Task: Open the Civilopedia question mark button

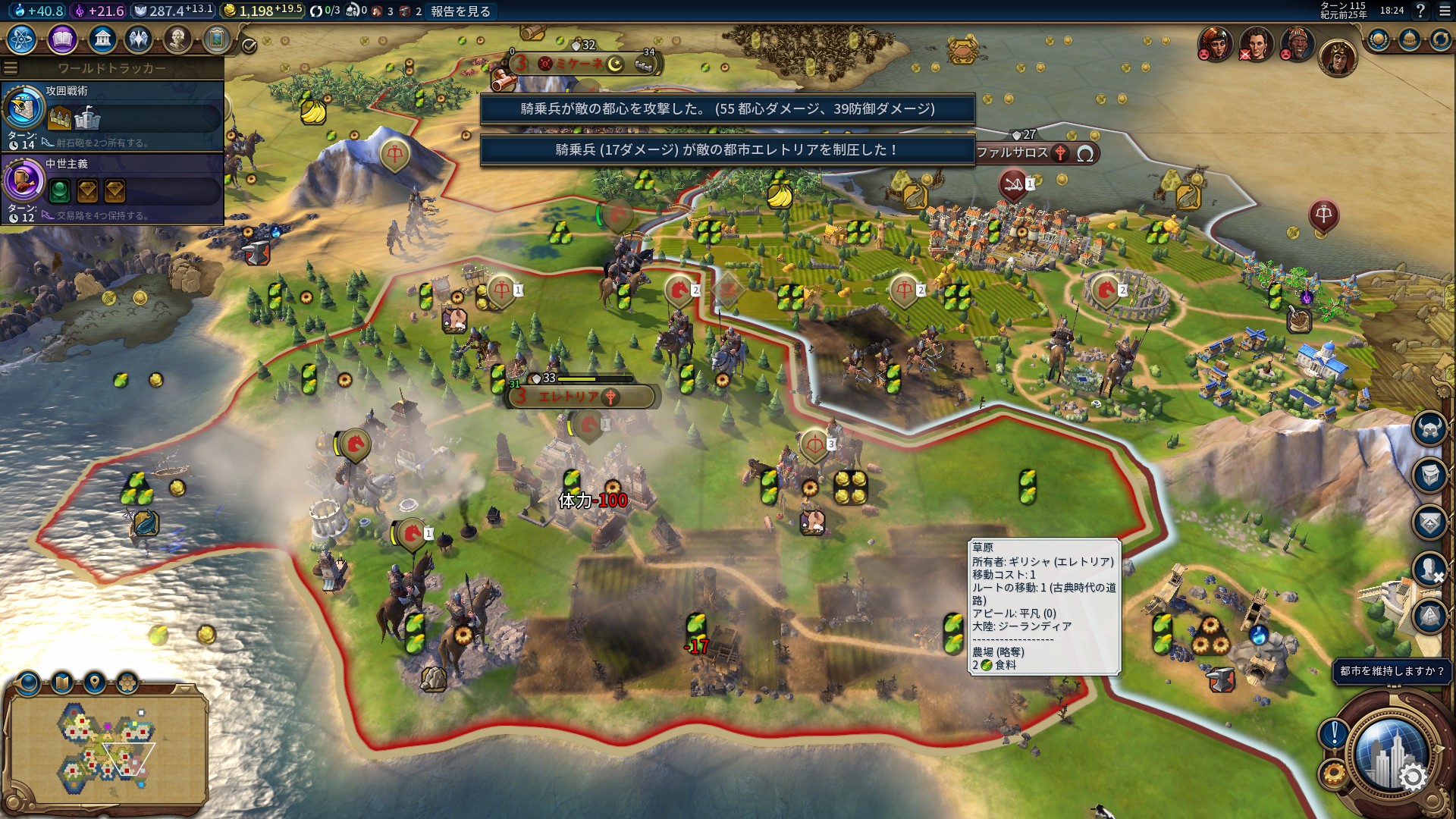Action: 1420,11
